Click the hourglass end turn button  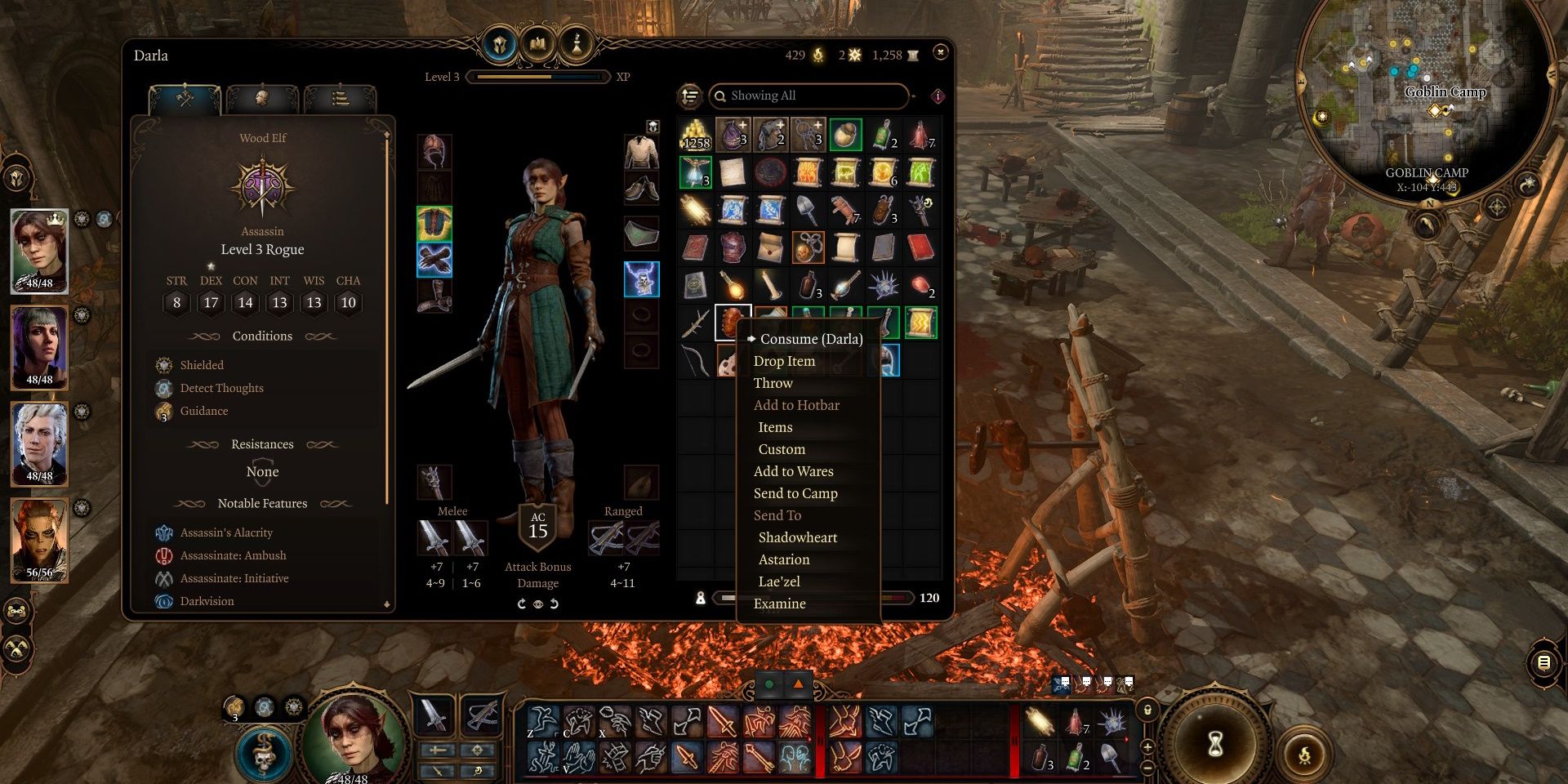click(x=1215, y=743)
